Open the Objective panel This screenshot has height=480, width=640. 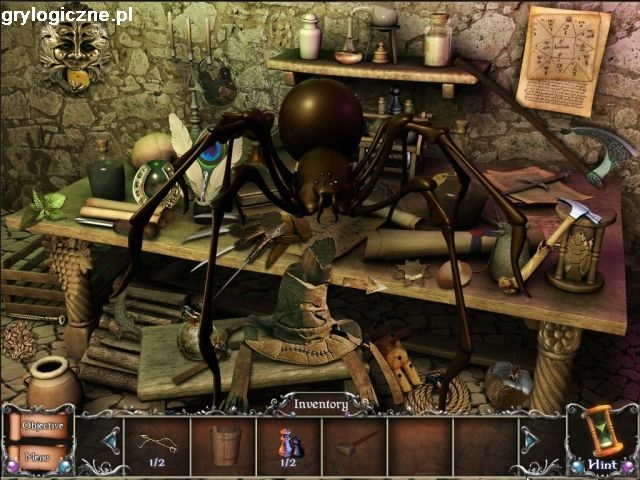click(x=42, y=425)
